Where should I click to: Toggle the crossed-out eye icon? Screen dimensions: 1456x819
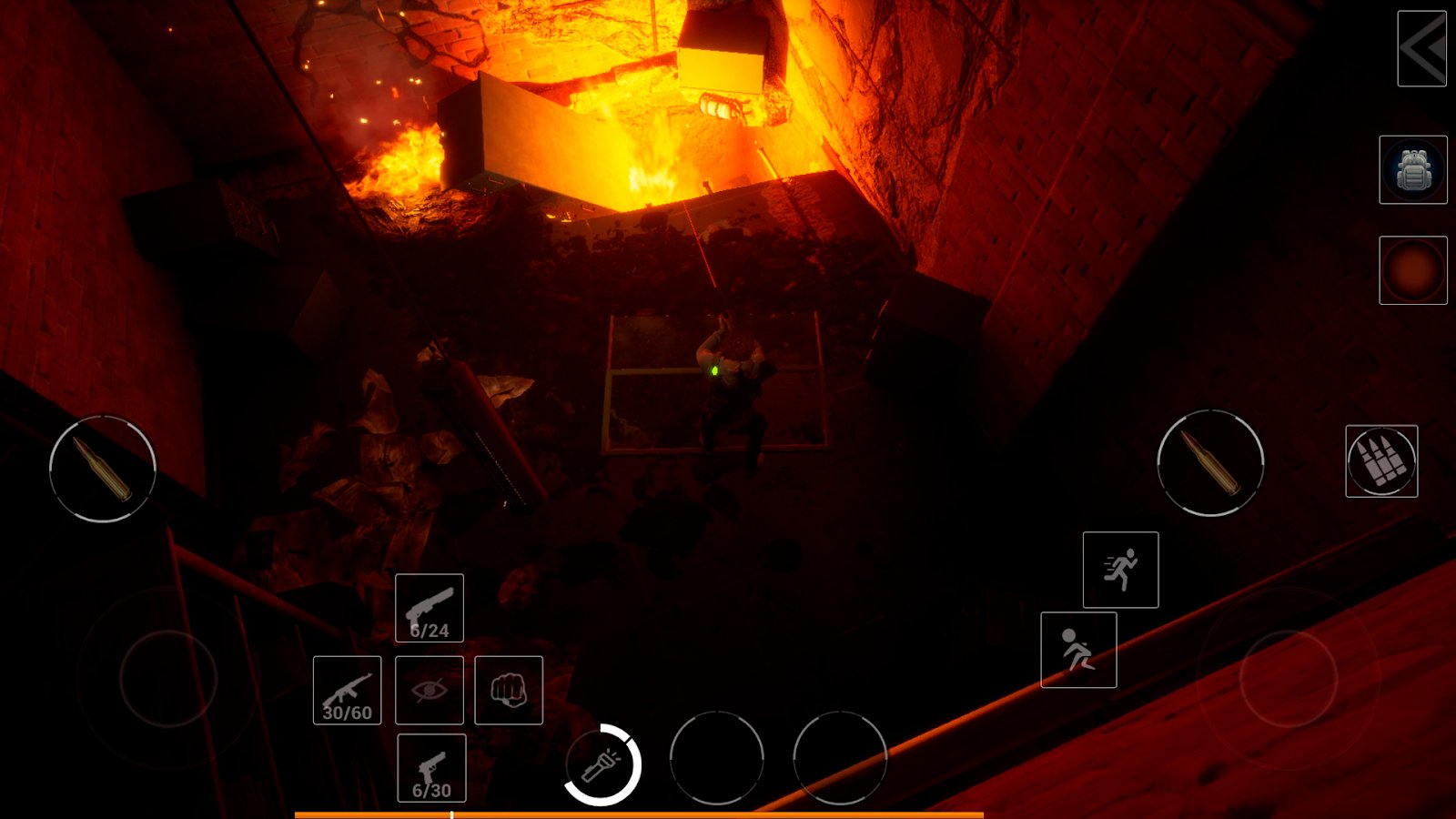[430, 690]
